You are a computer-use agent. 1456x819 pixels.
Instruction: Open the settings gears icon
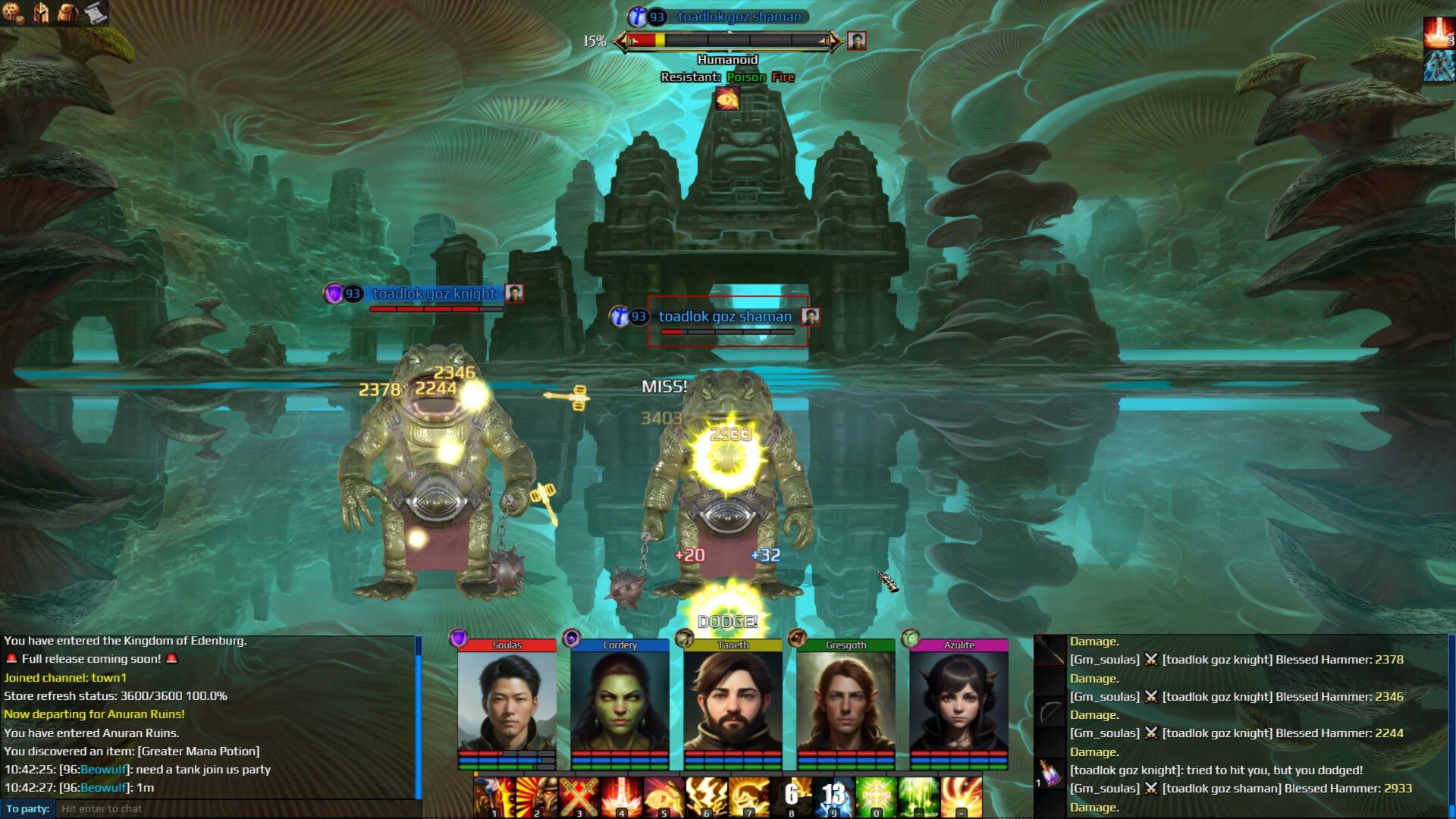click(x=13, y=13)
